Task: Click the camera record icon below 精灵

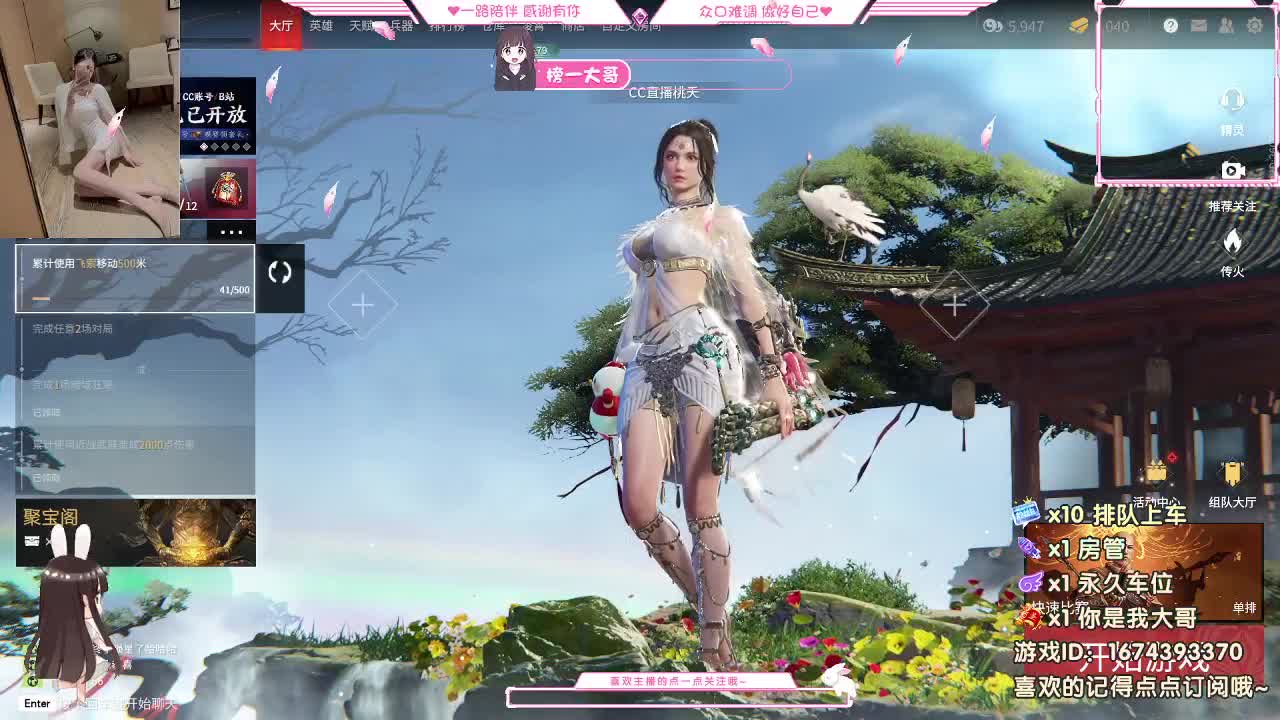Action: click(1233, 170)
